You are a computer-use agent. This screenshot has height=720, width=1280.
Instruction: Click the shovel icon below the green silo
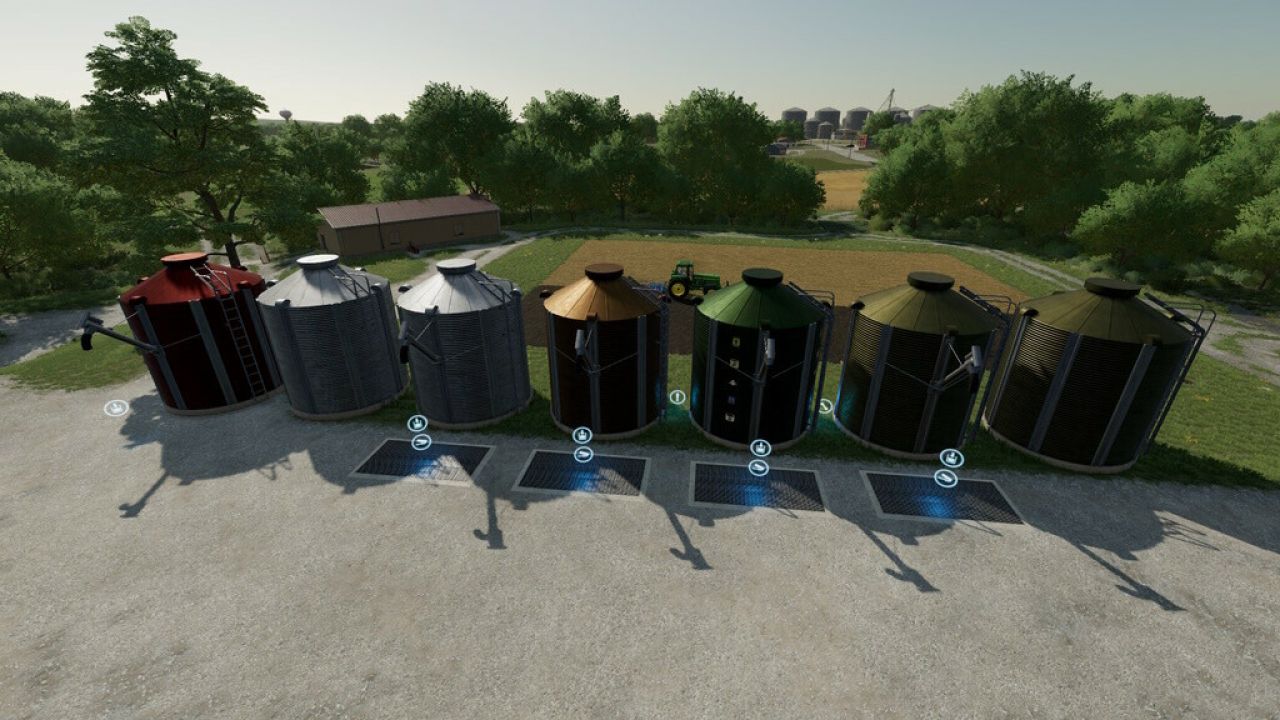pos(760,466)
